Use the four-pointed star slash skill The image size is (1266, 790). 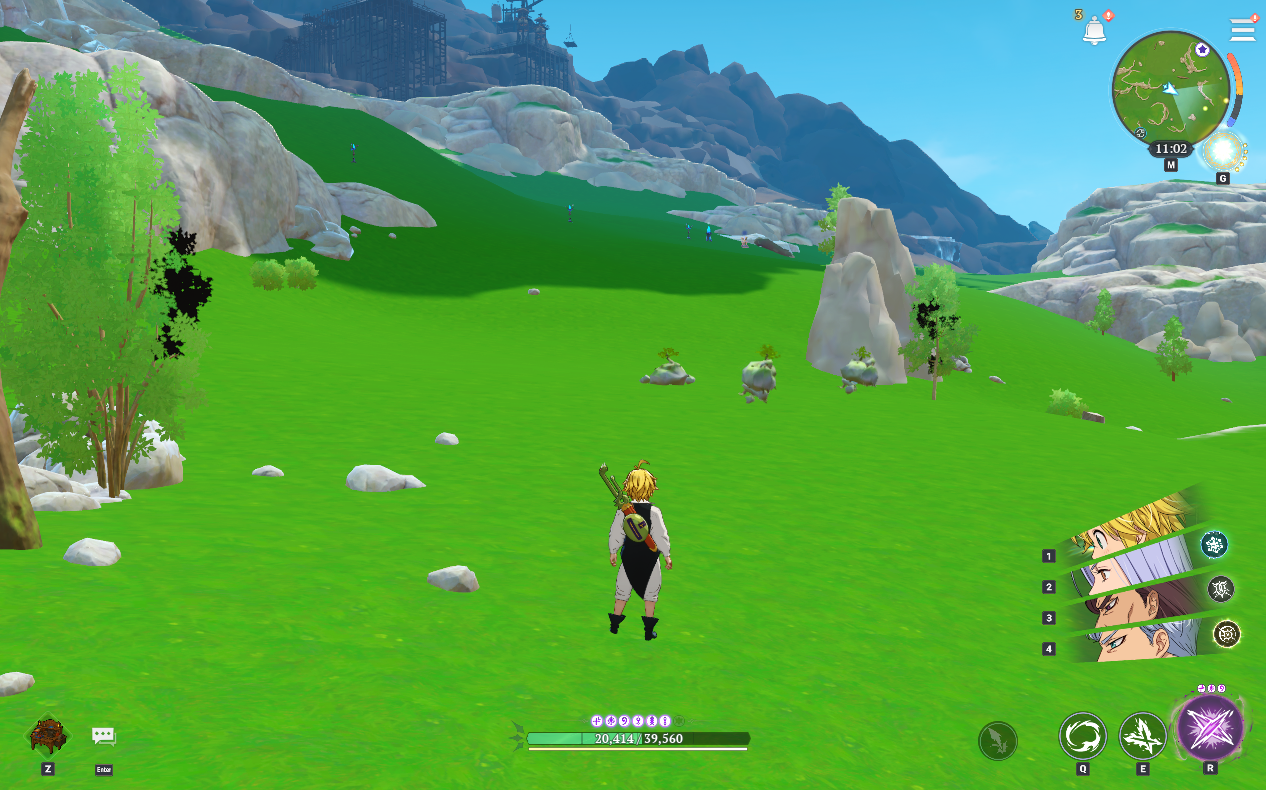click(1142, 737)
